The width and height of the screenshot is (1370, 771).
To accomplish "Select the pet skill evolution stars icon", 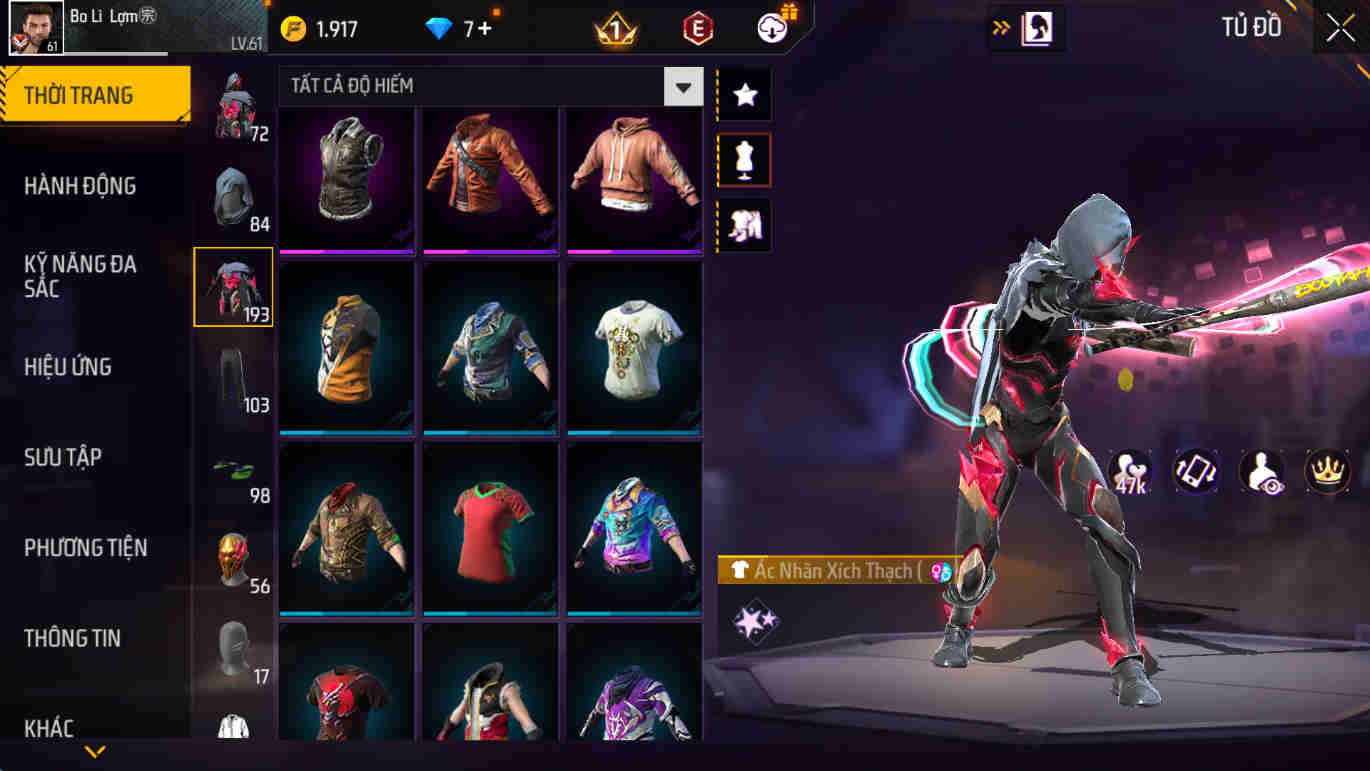I will (x=757, y=620).
